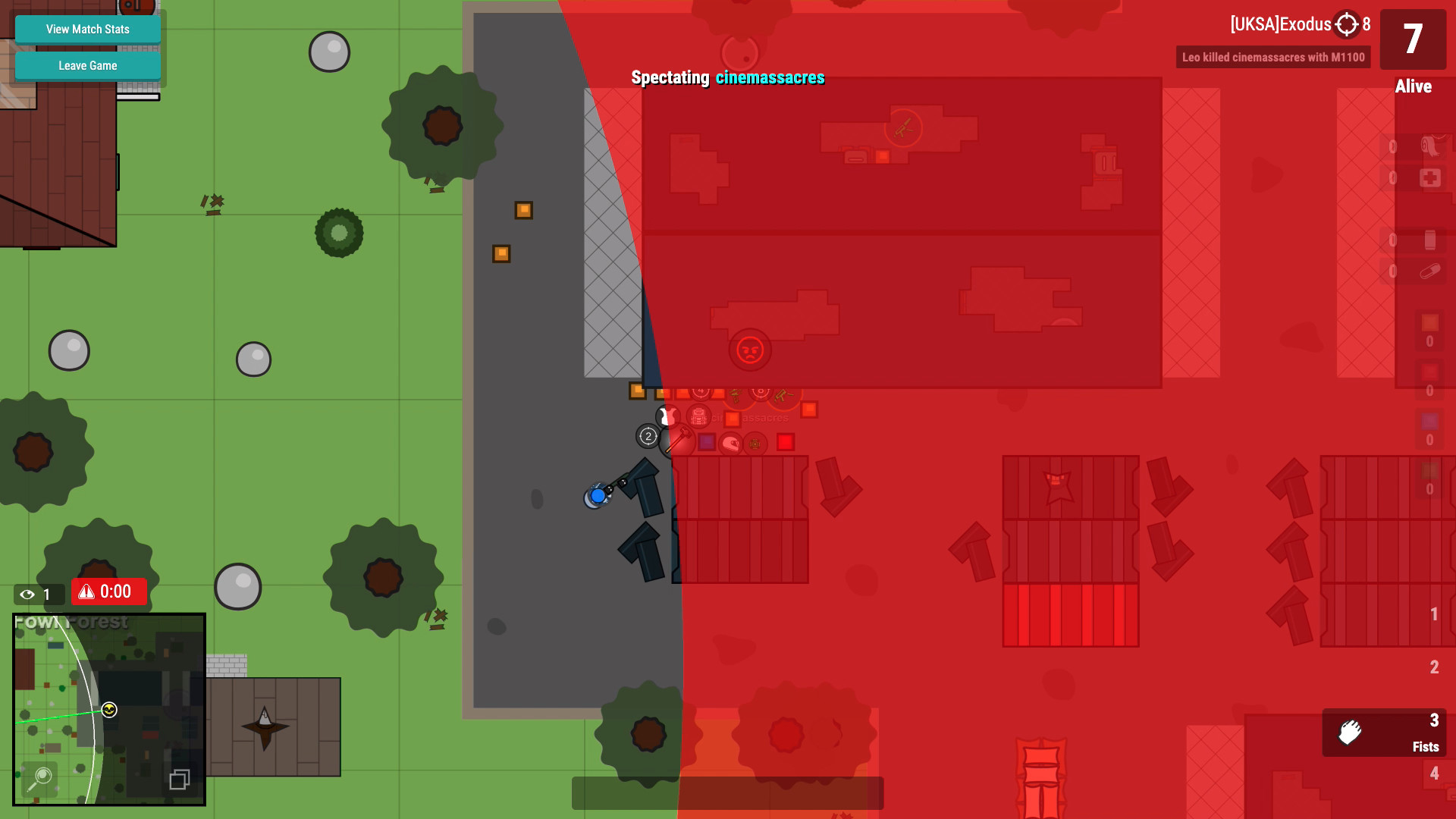1456x819 pixels.
Task: Pick up the dropped helmet on the ground
Action: pos(731,444)
